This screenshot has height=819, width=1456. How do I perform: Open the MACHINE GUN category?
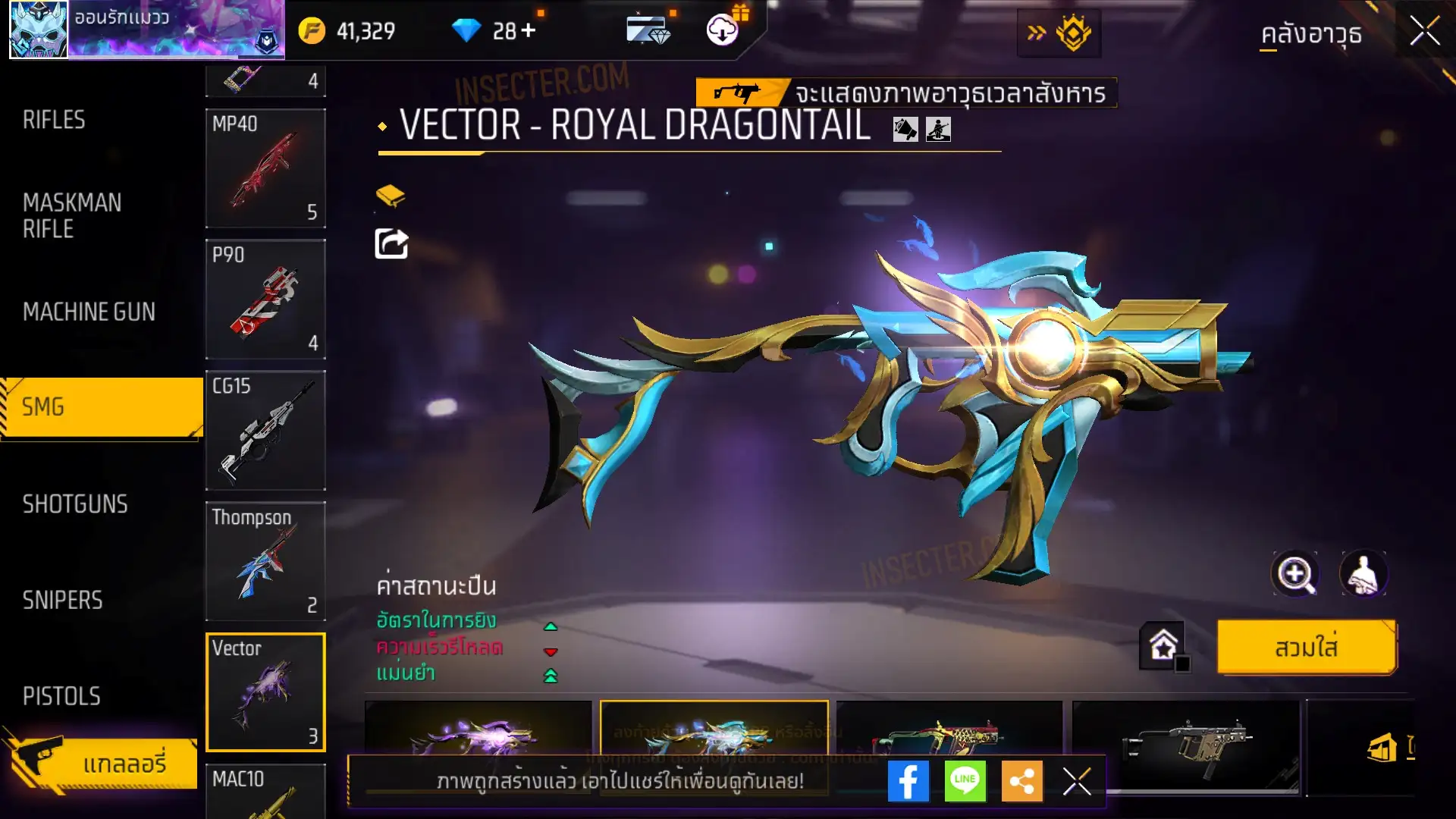(89, 312)
